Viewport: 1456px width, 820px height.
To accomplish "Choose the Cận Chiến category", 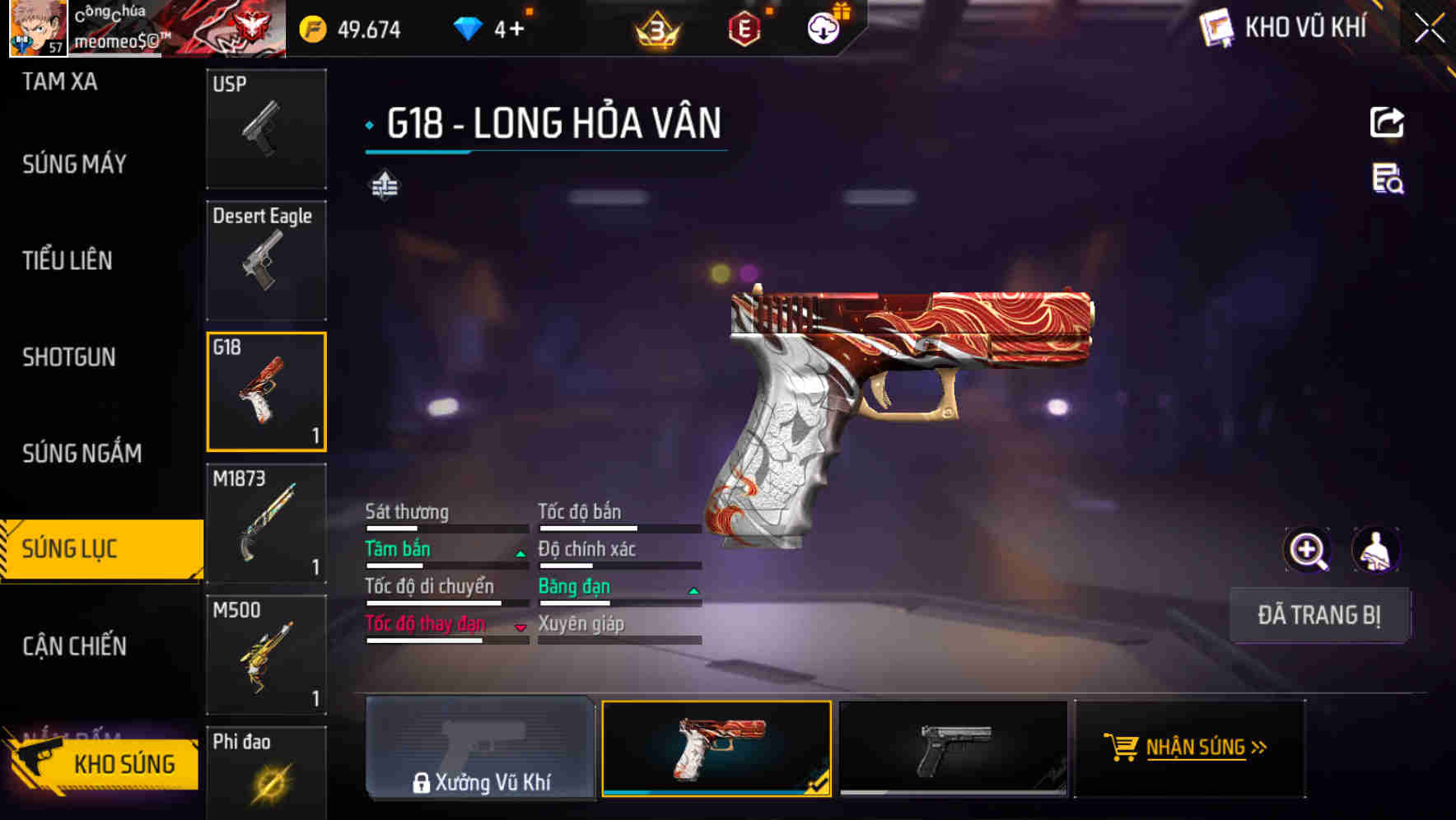I will coord(74,646).
